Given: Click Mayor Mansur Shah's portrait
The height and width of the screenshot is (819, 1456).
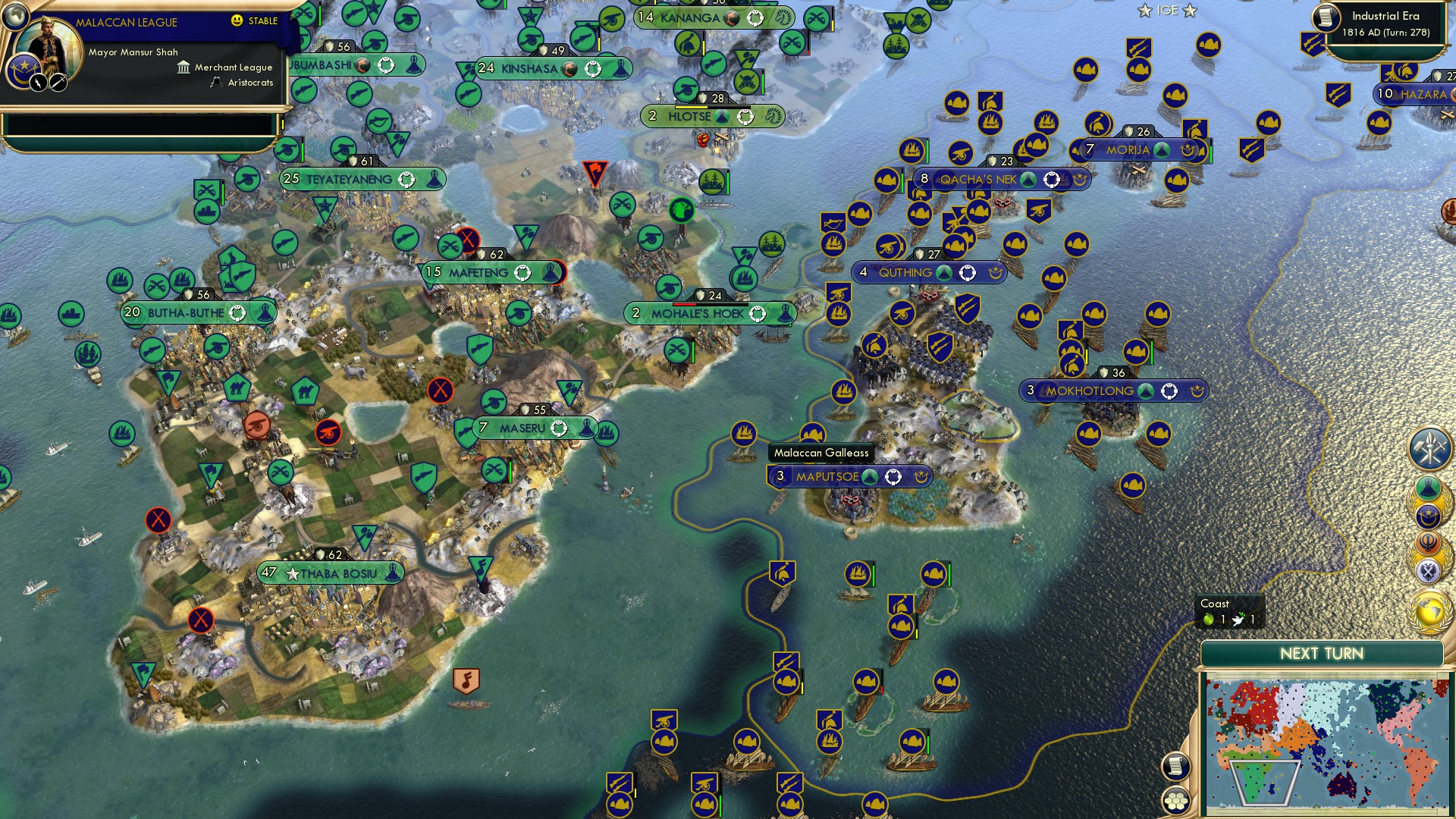Looking at the screenshot, I should [x=50, y=42].
